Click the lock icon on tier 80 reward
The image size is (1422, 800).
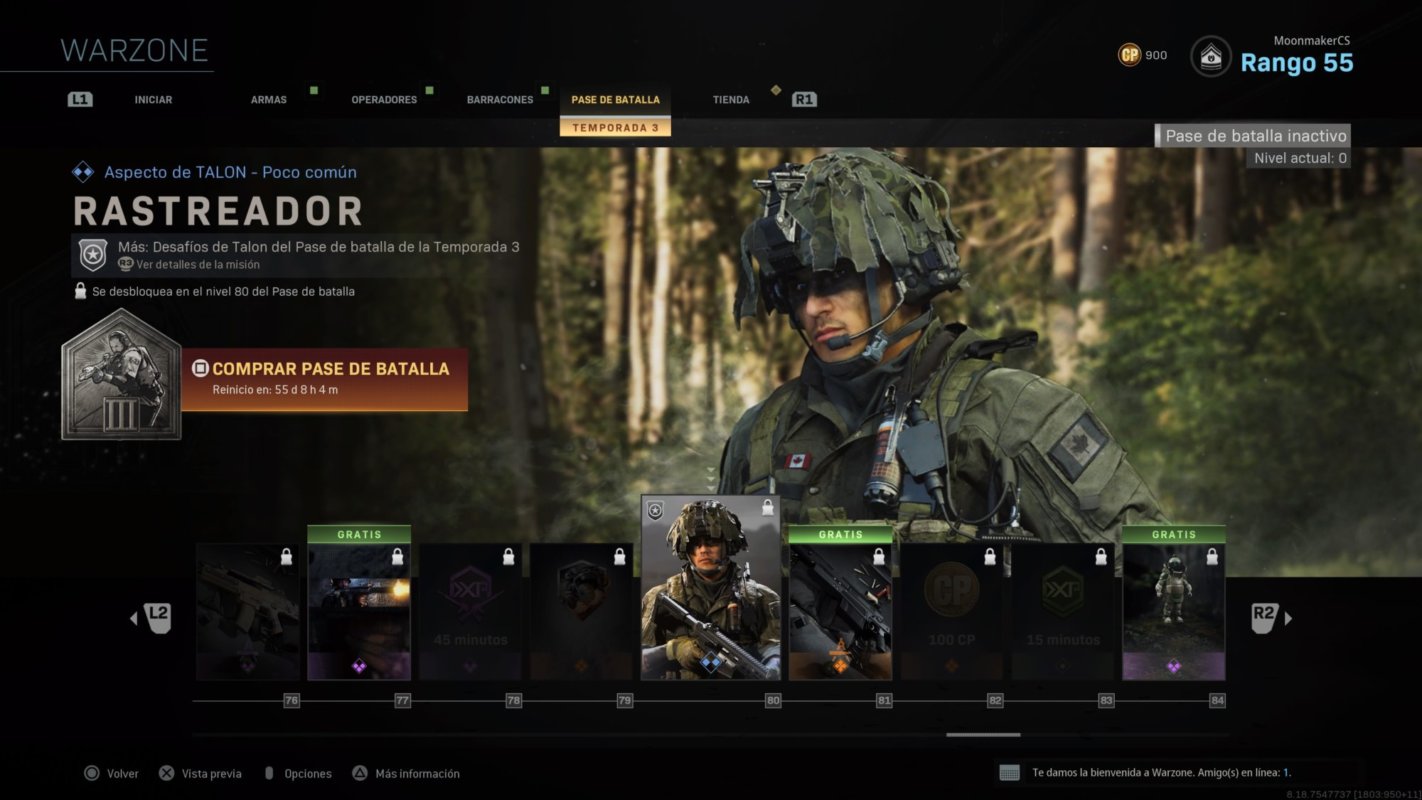tap(766, 508)
